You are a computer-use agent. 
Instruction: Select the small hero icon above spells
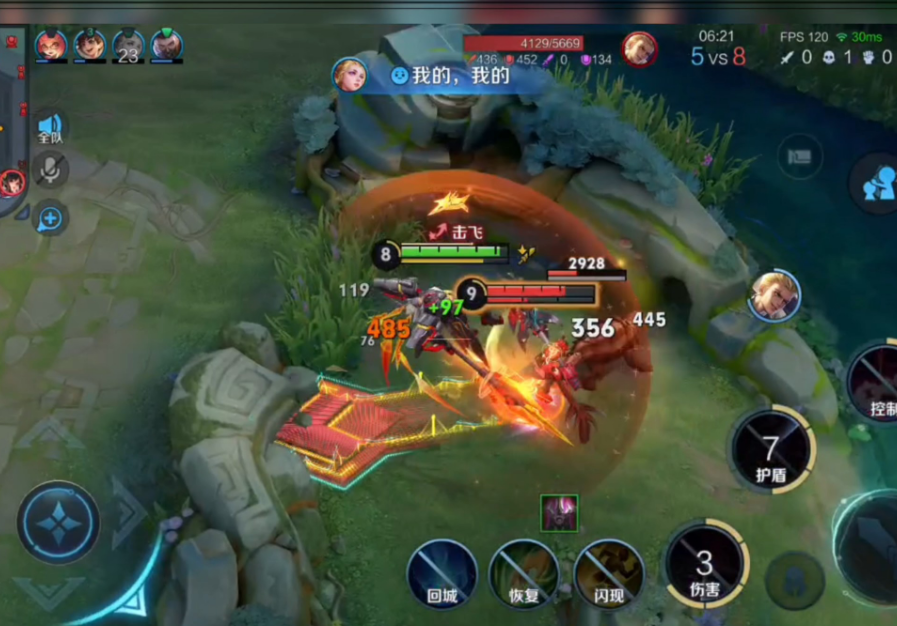(559, 512)
